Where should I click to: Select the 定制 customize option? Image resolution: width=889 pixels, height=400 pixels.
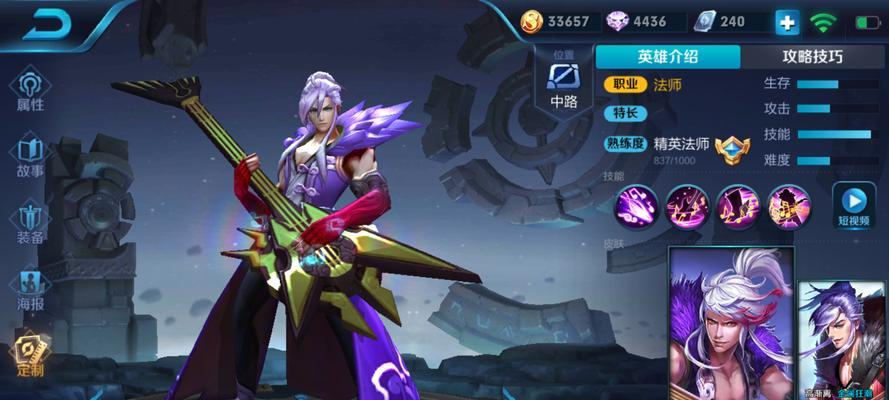30,356
